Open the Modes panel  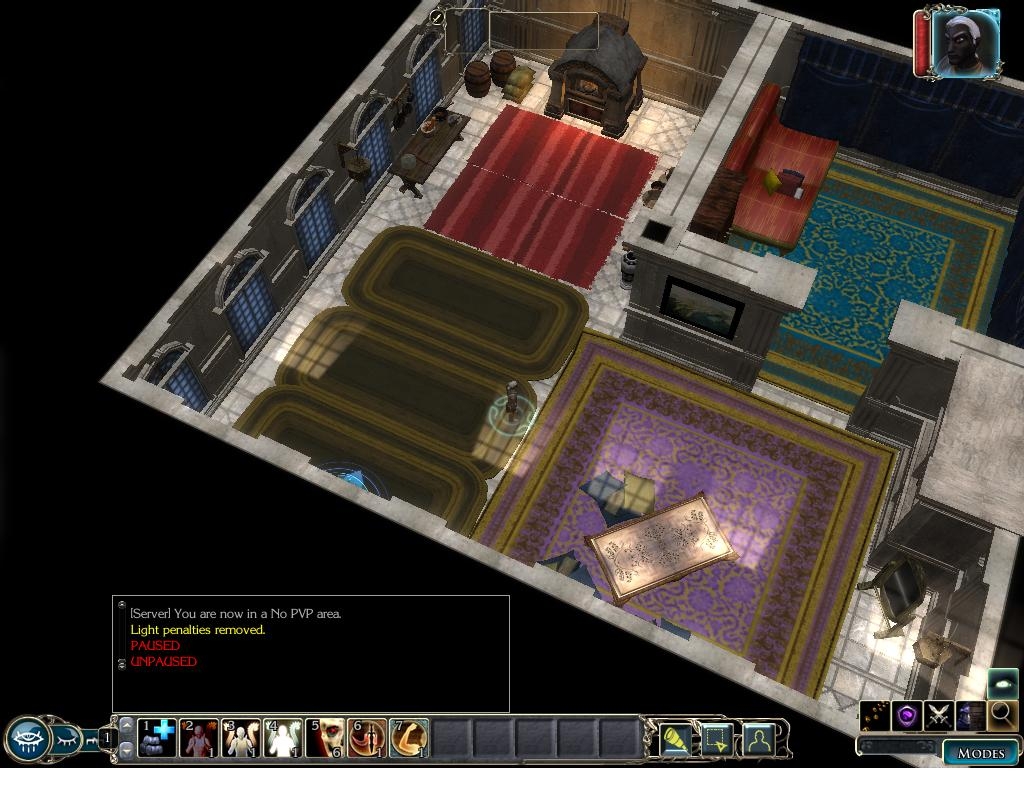click(x=980, y=753)
